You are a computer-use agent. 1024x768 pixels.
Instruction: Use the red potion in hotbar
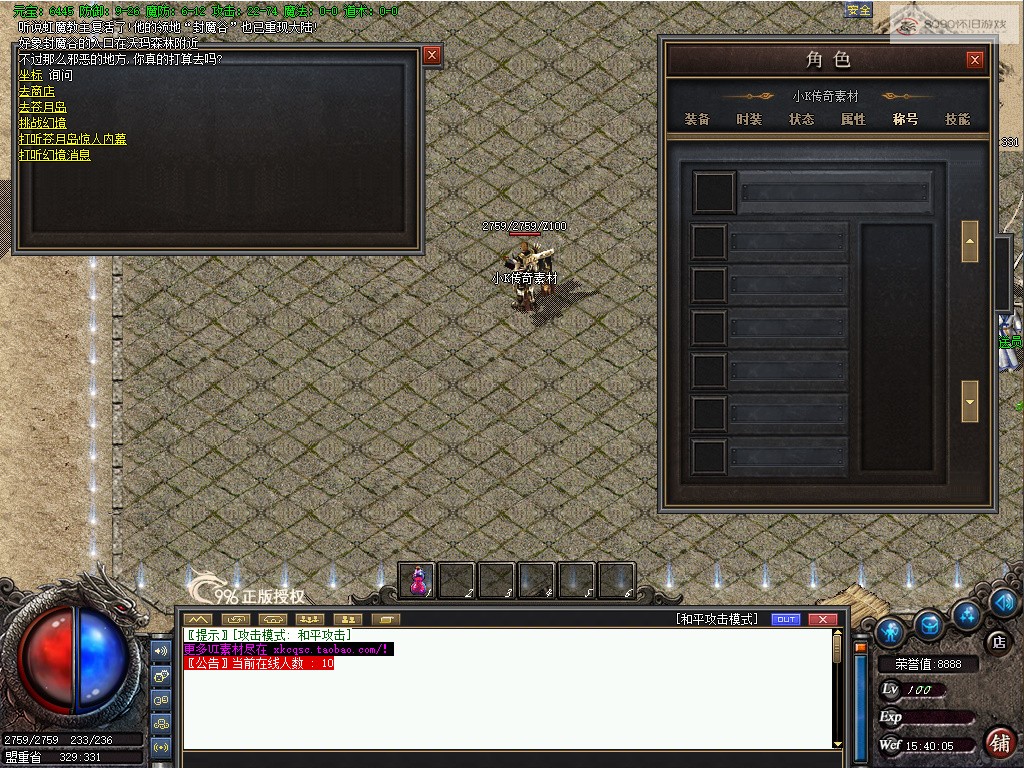pos(418,579)
